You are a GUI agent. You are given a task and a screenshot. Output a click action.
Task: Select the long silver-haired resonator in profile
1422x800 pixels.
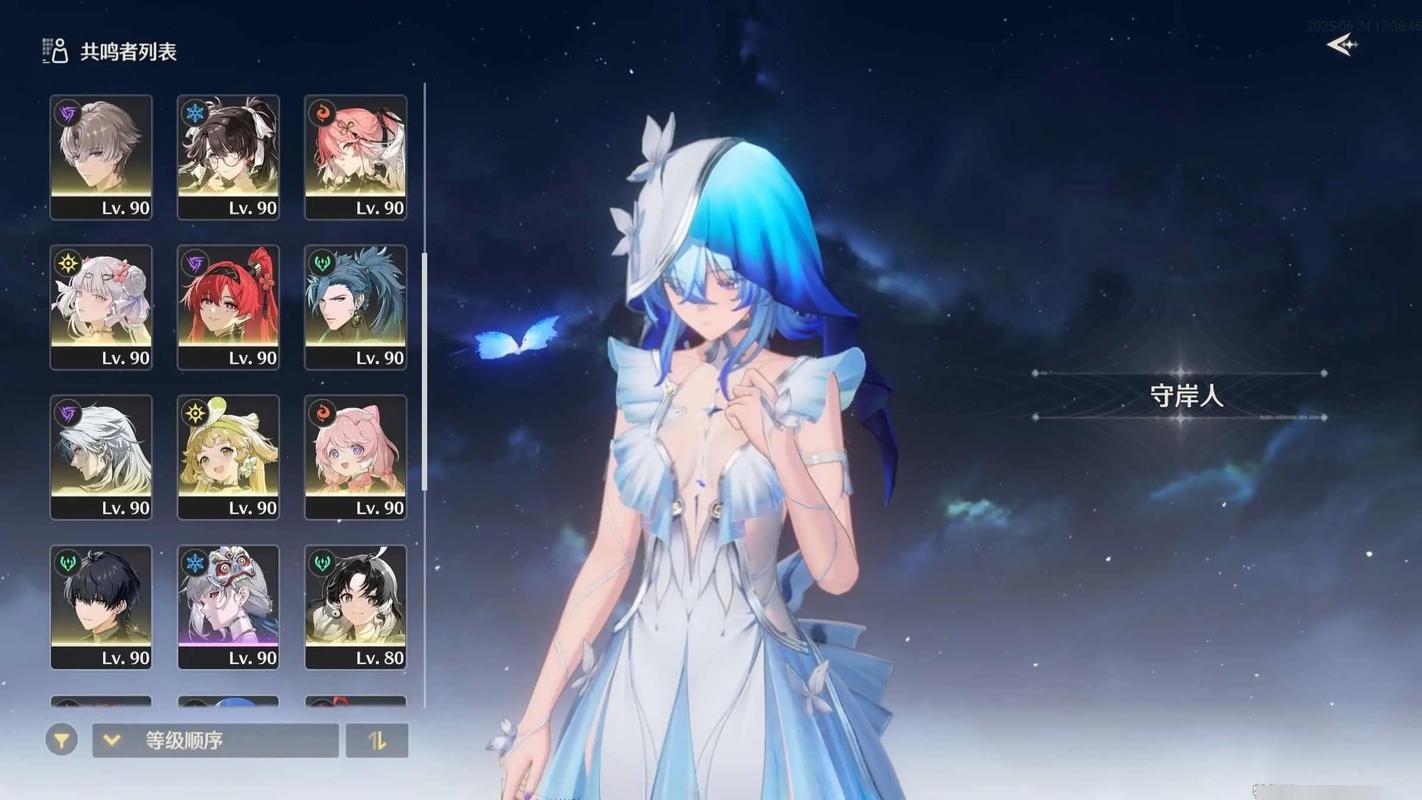coord(101,457)
